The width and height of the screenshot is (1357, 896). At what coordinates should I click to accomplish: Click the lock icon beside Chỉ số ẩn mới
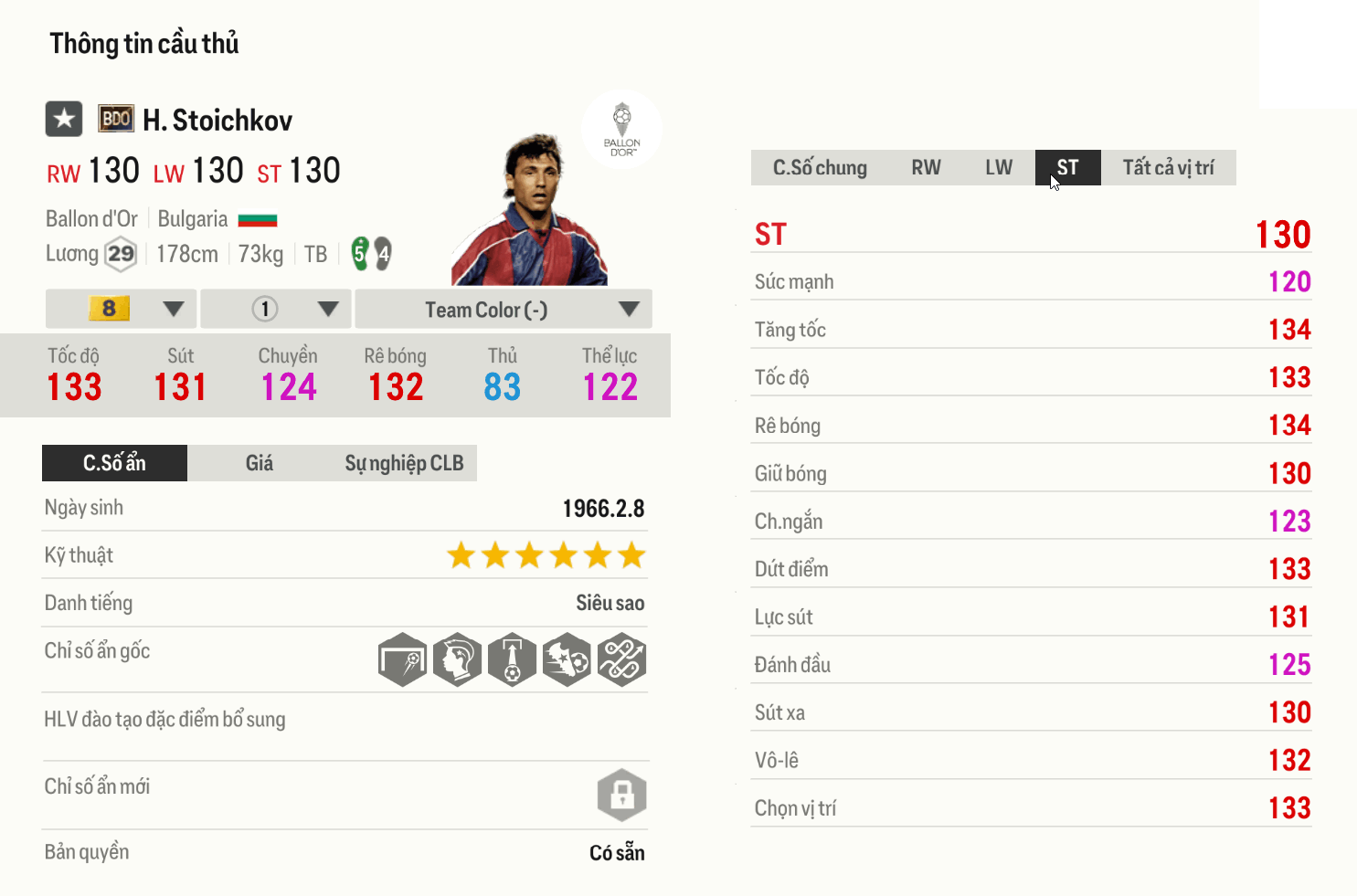622,795
